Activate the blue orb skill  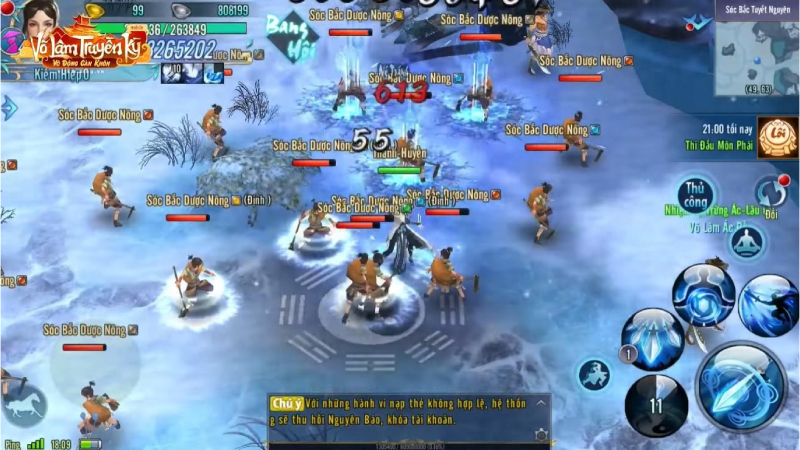coord(703,295)
